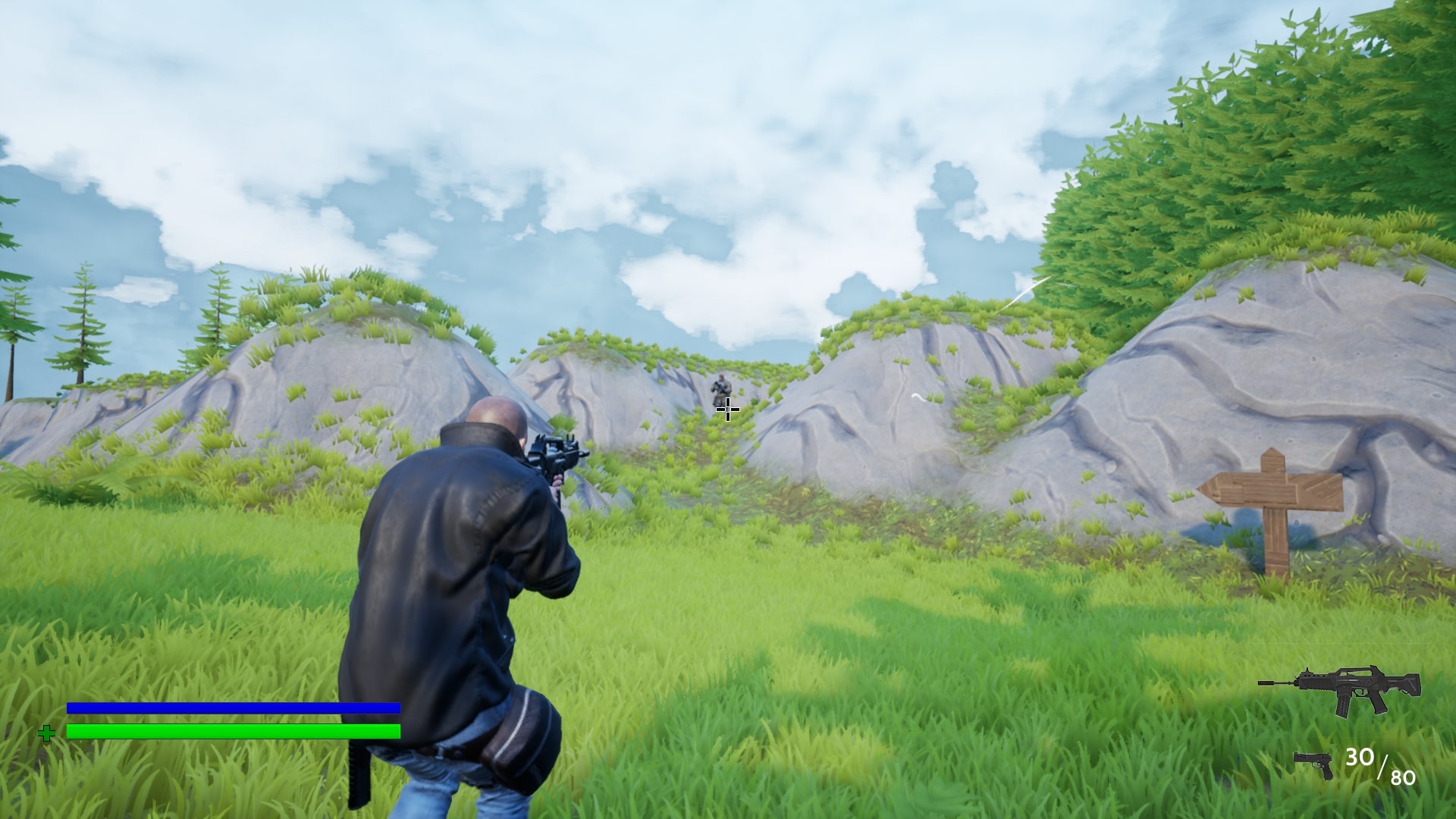Click the crosshair in screen center
Image resolution: width=1456 pixels, height=819 pixels.
[x=726, y=409]
